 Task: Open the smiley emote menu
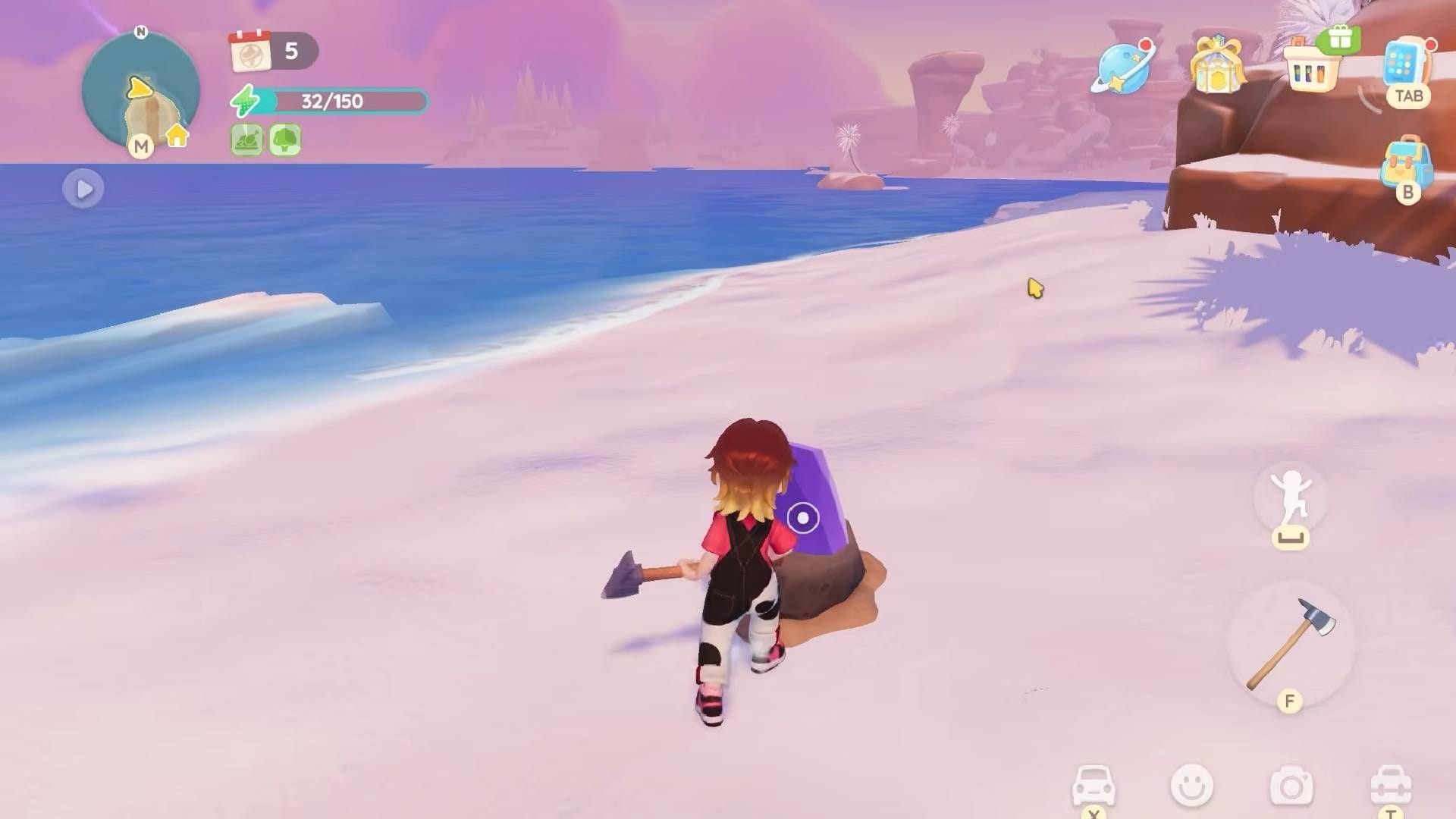(1191, 786)
